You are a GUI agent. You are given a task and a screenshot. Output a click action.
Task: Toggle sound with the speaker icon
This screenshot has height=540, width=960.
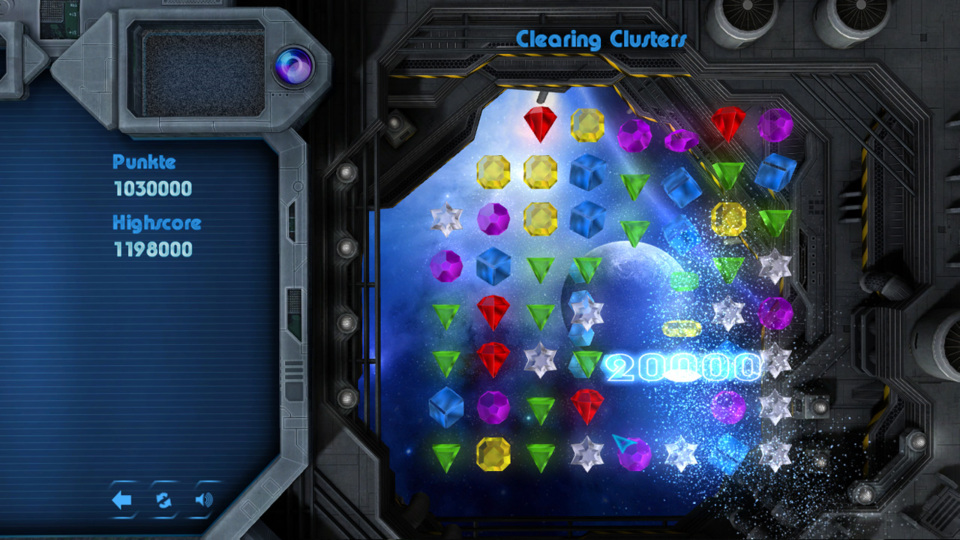pos(203,500)
